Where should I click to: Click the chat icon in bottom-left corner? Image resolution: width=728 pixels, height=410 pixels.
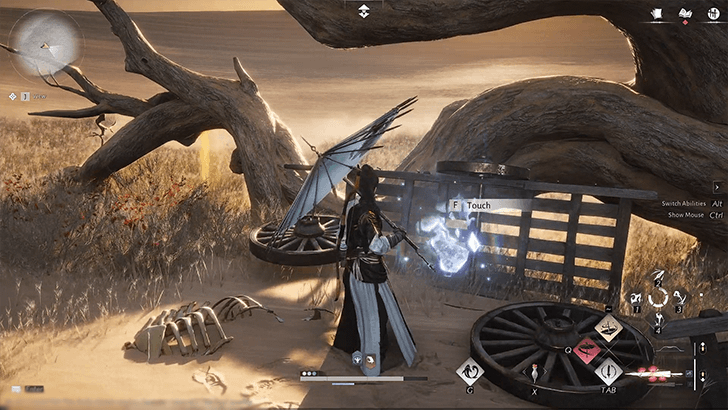16,389
